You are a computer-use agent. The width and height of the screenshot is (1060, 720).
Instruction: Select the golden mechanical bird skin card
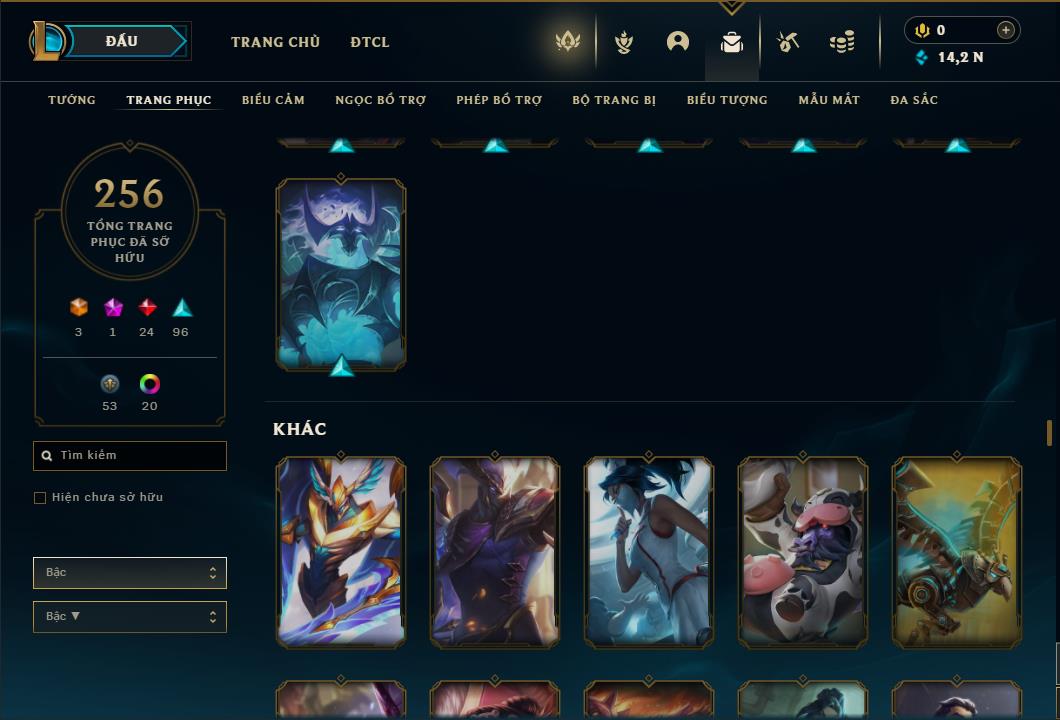[x=957, y=552]
